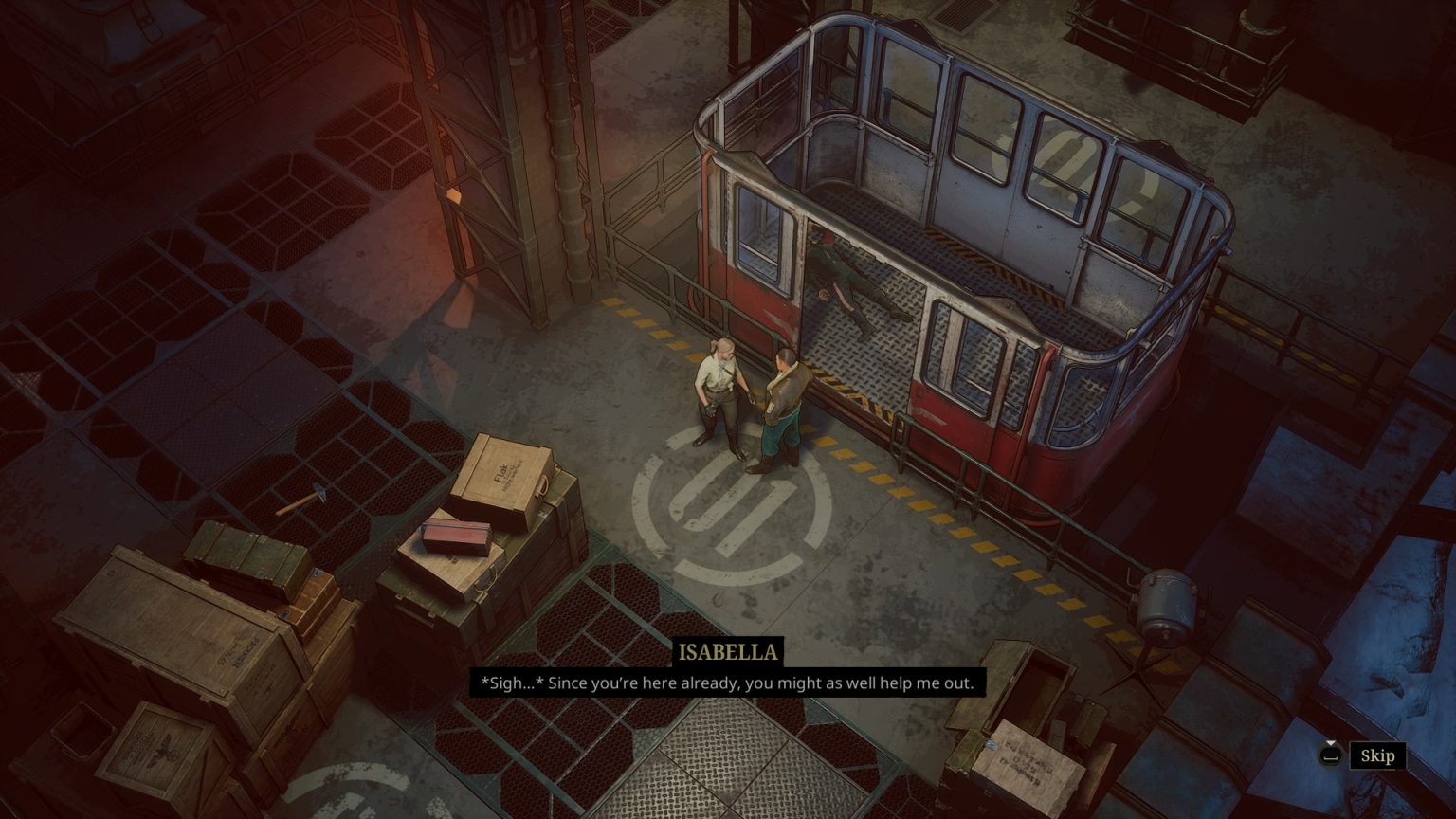Click the Skip button
This screenshot has width=1456, height=819.
[x=1377, y=755]
